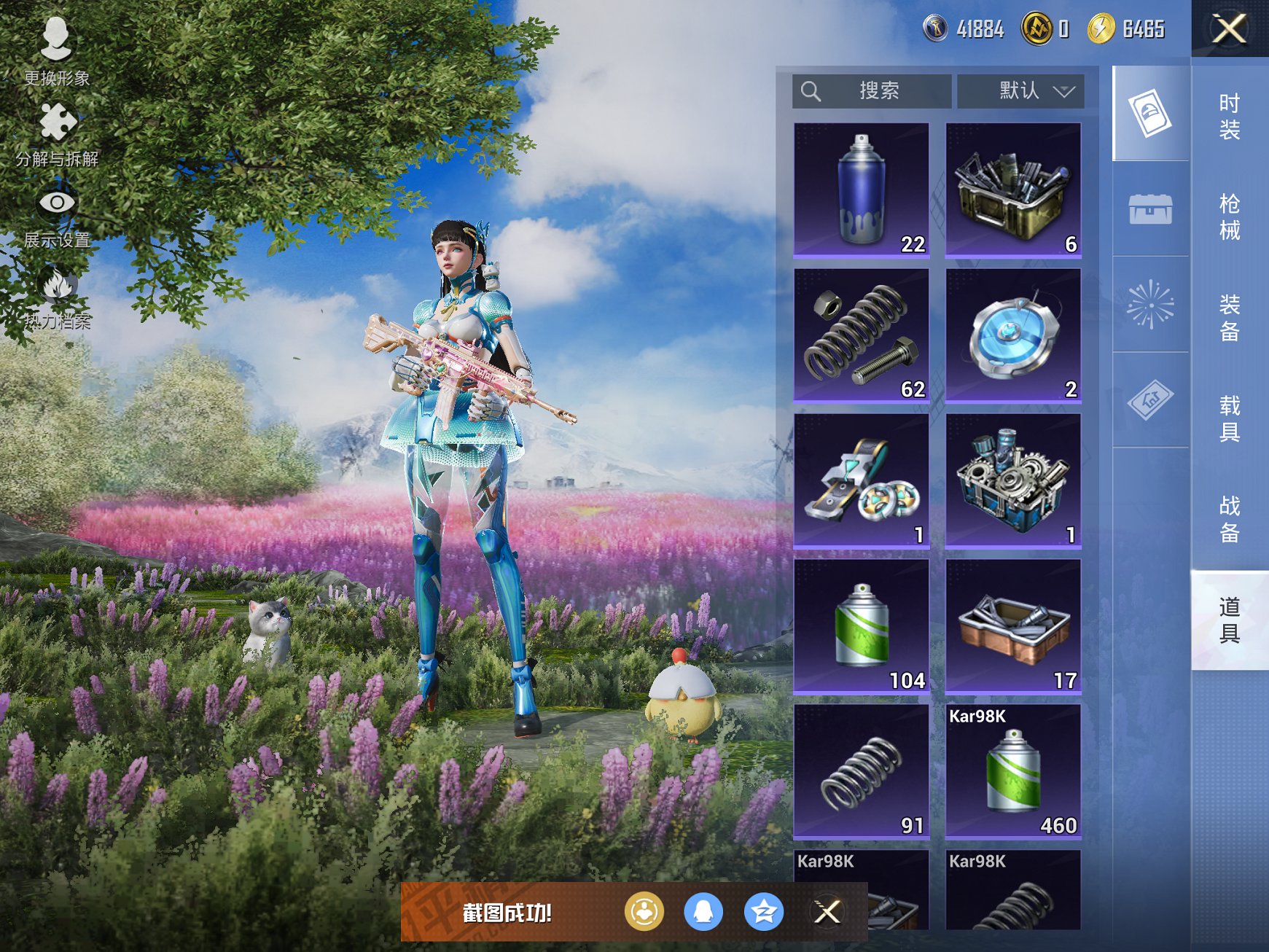Open 展示设置 display settings
1269x952 pixels.
57,216
